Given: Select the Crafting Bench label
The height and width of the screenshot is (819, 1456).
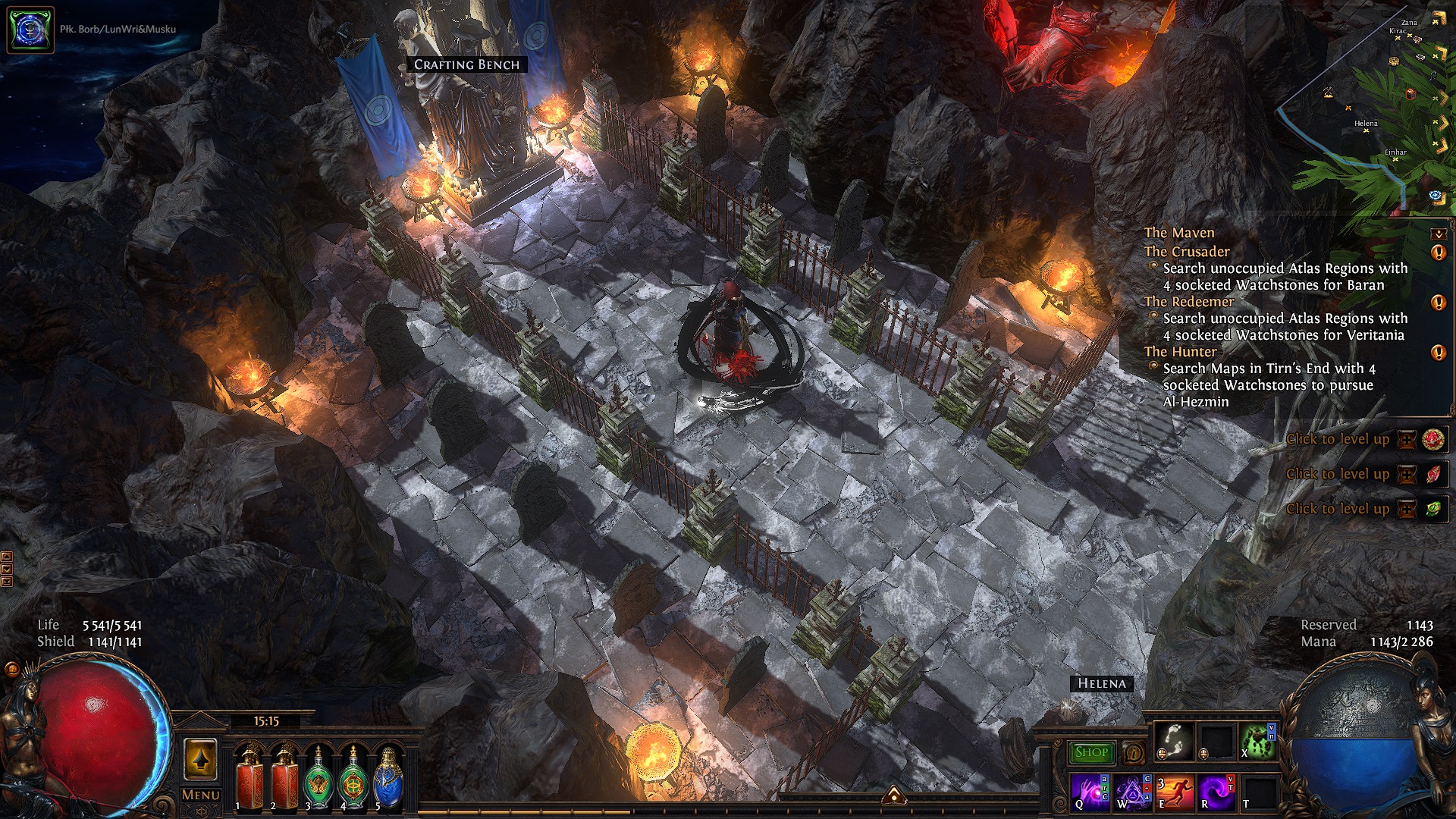Looking at the screenshot, I should 466,64.
